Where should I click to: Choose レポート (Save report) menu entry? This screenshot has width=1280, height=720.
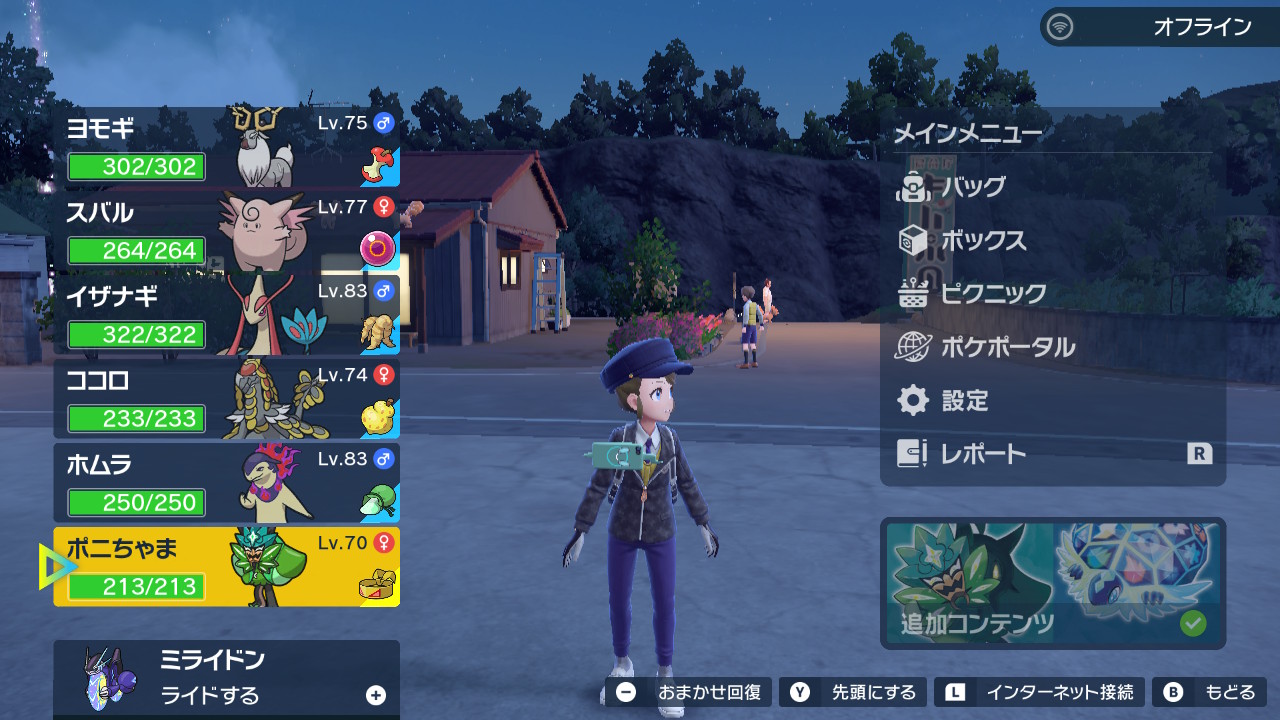point(982,454)
